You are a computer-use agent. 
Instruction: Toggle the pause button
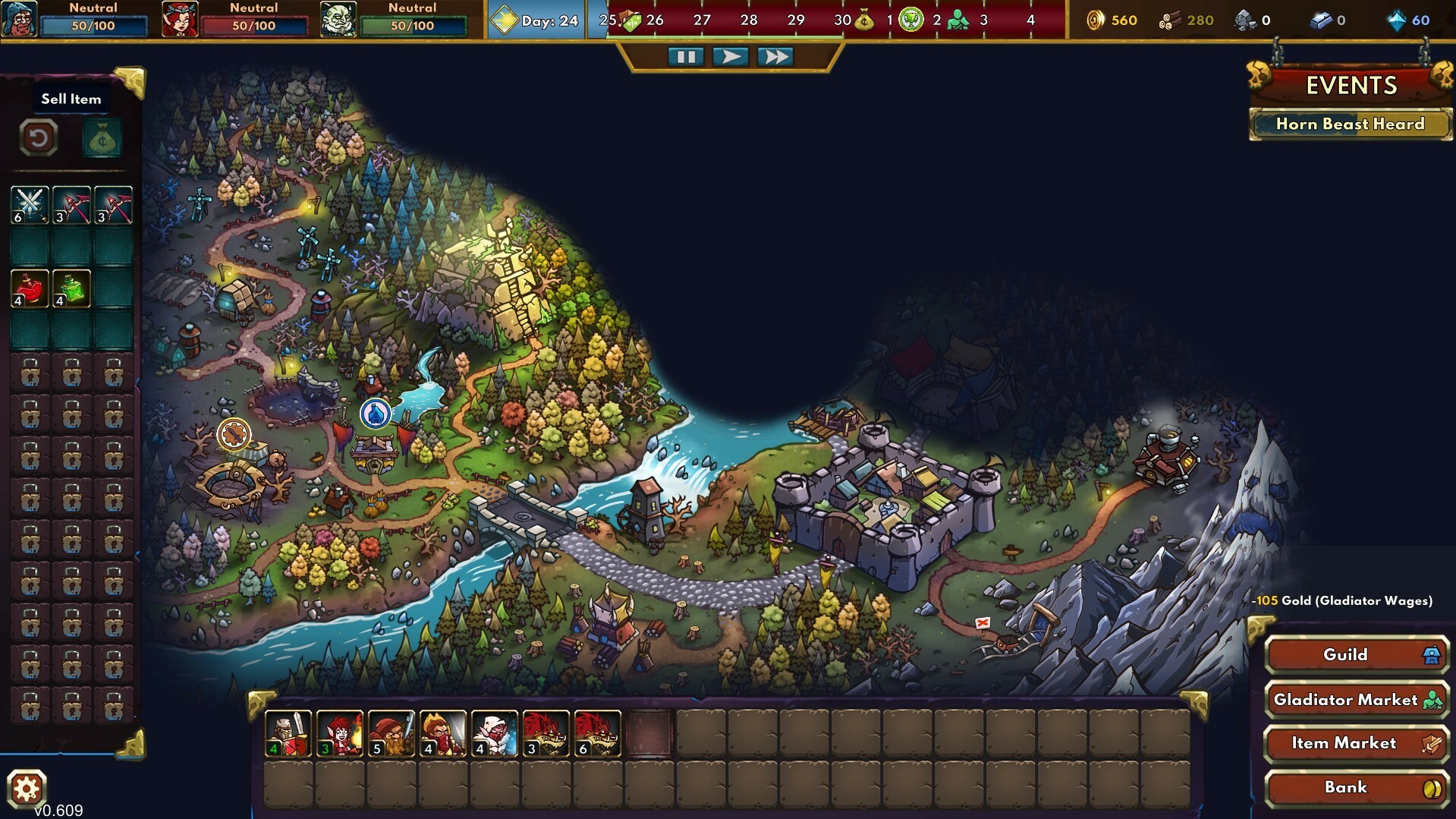(x=685, y=55)
